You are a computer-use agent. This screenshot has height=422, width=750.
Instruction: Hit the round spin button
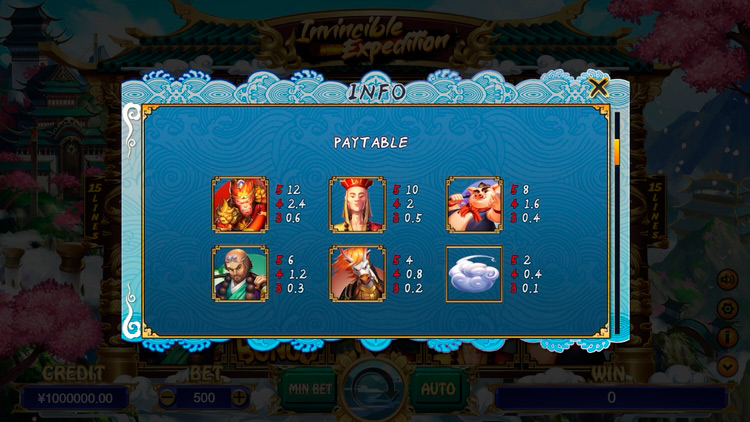[374, 387]
